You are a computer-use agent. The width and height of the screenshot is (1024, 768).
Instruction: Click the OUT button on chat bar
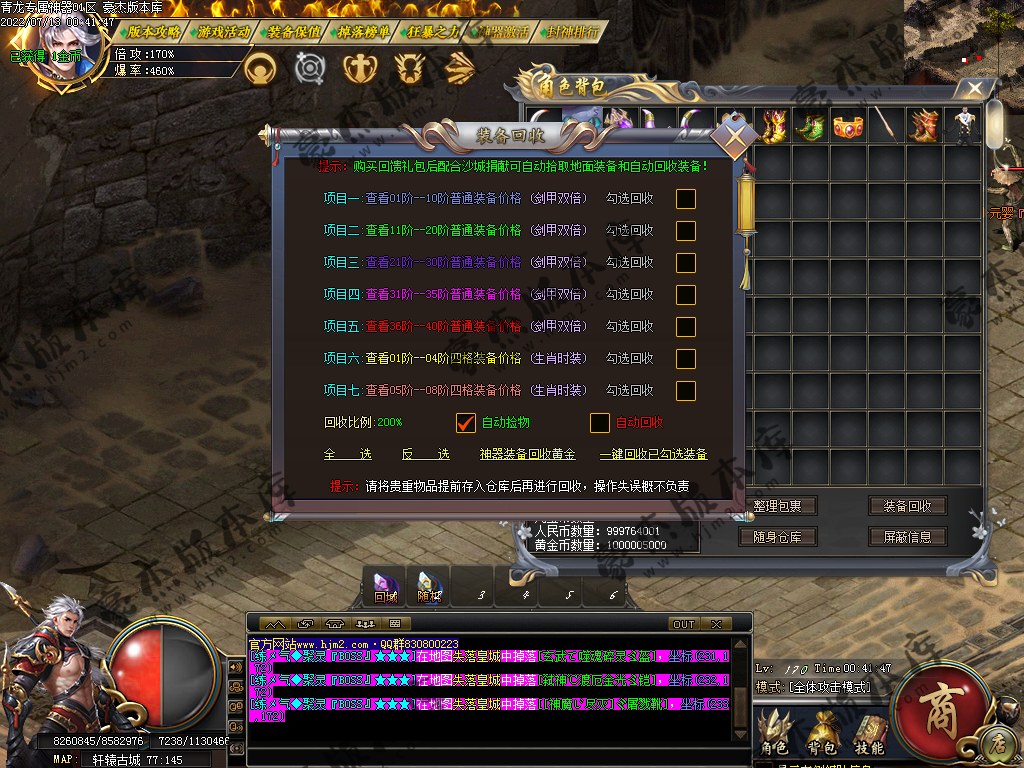tap(684, 624)
